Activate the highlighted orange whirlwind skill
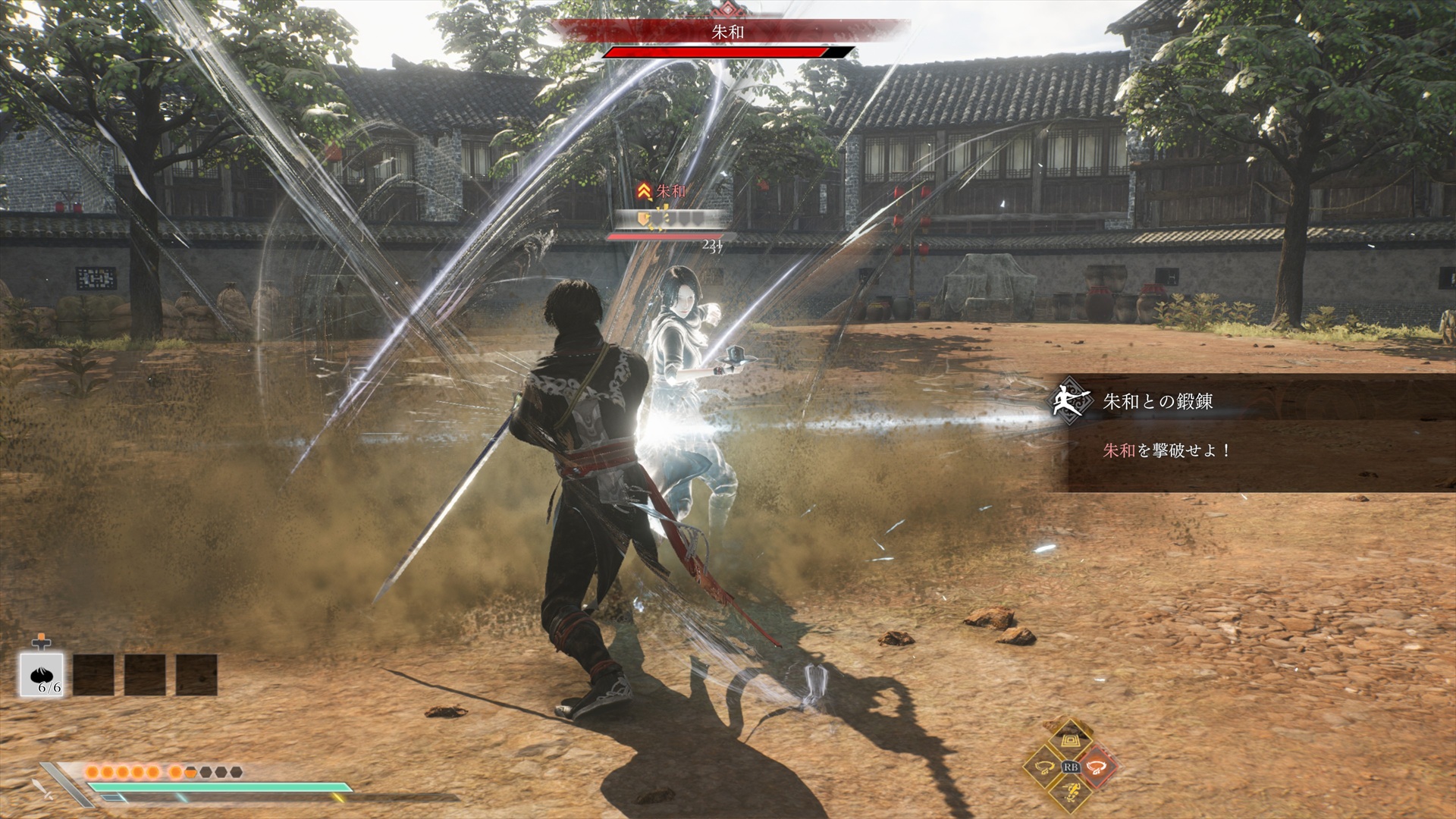 point(1097,767)
